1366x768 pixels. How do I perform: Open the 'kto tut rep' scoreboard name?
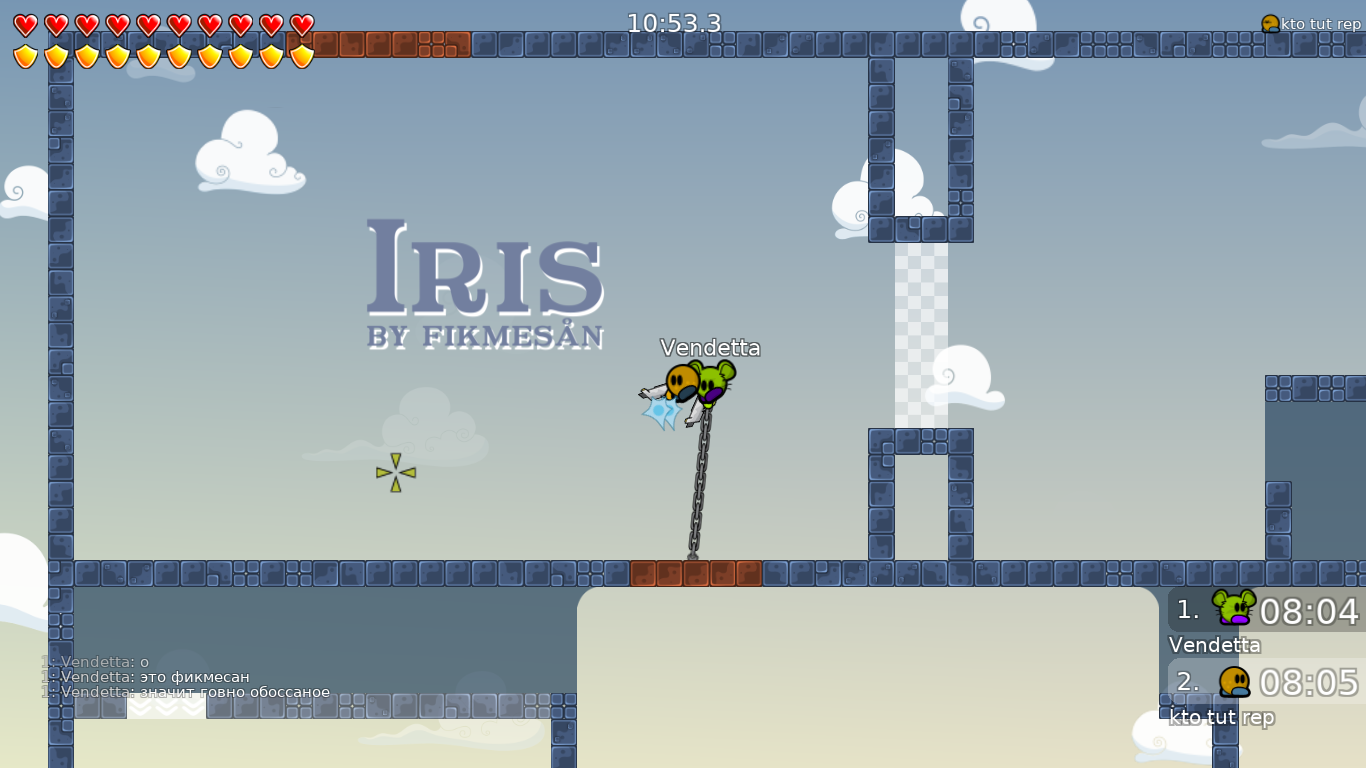pyautogui.click(x=1221, y=717)
